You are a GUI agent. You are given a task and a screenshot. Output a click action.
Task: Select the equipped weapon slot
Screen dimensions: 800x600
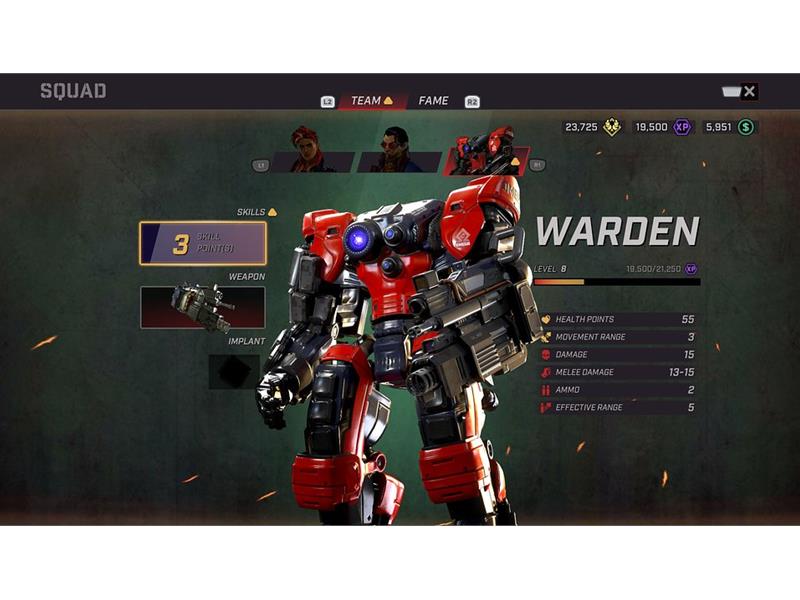click(x=202, y=307)
